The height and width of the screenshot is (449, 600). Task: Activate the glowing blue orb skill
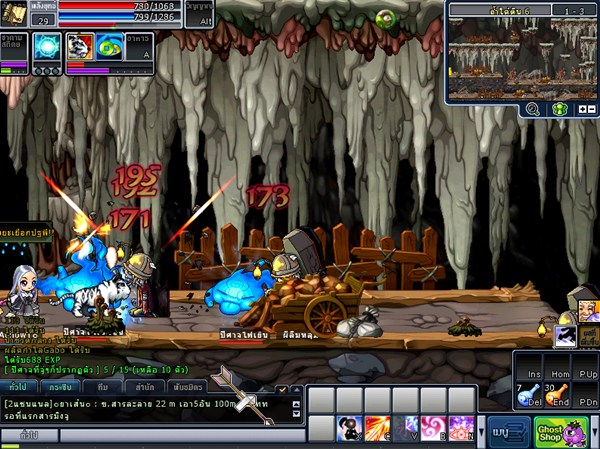point(46,47)
